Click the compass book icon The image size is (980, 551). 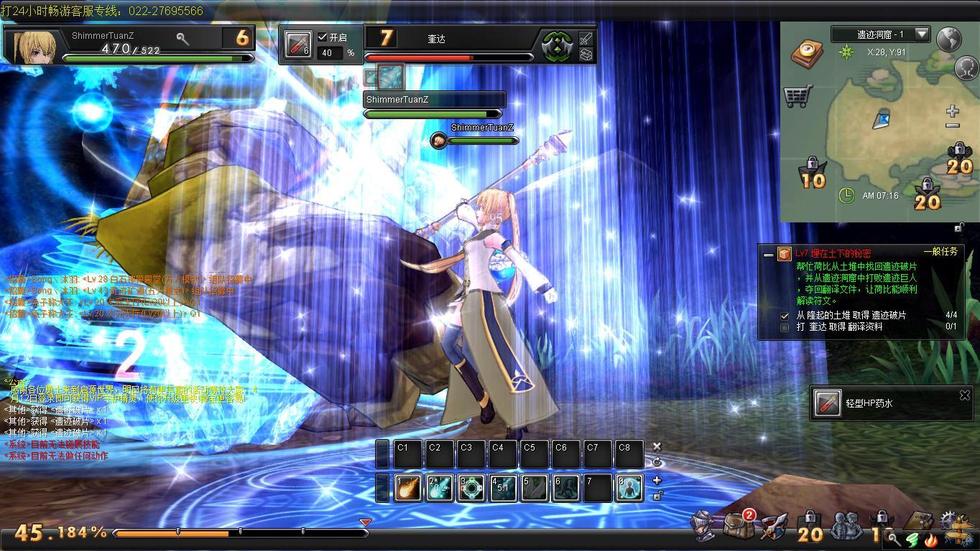click(806, 53)
